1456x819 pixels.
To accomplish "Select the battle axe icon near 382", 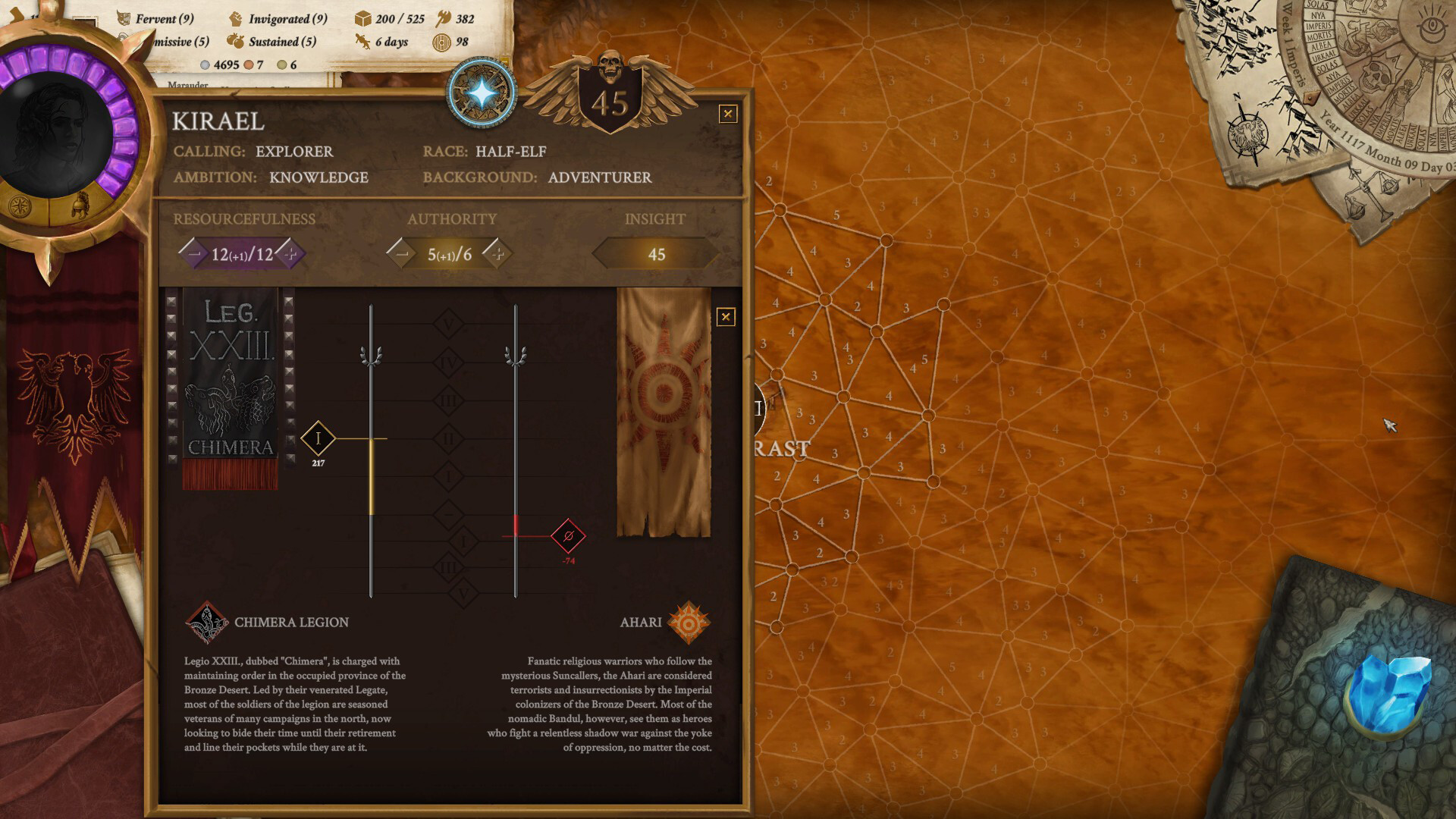I will tap(445, 17).
